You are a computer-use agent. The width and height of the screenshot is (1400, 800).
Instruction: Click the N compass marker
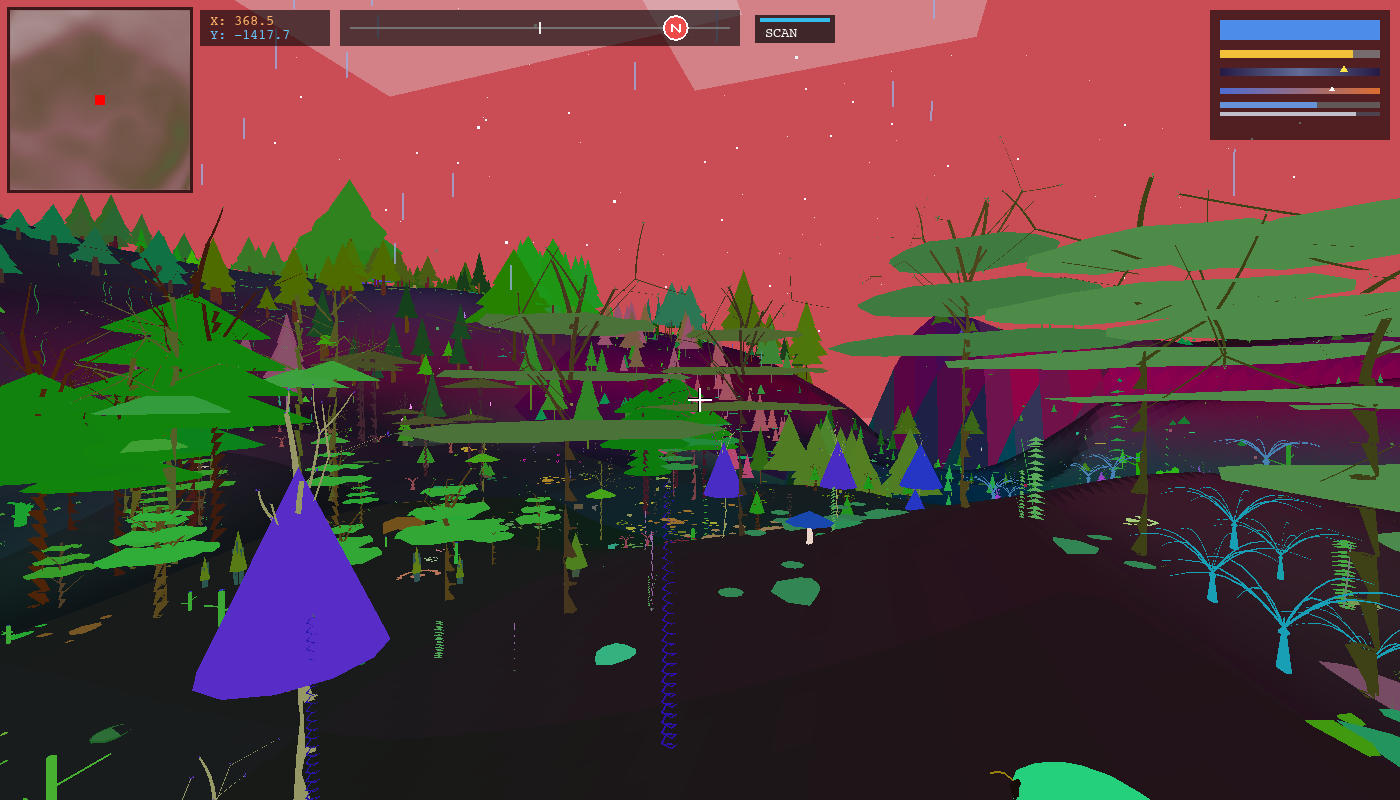(x=675, y=27)
